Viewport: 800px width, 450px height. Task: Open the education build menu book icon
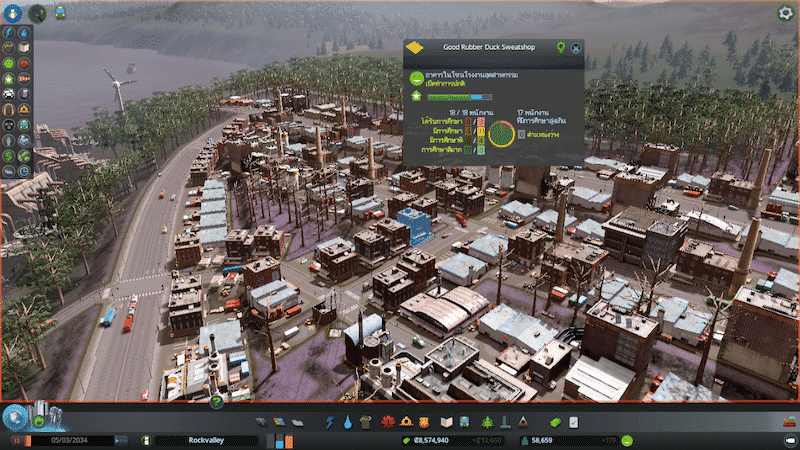(x=447, y=422)
